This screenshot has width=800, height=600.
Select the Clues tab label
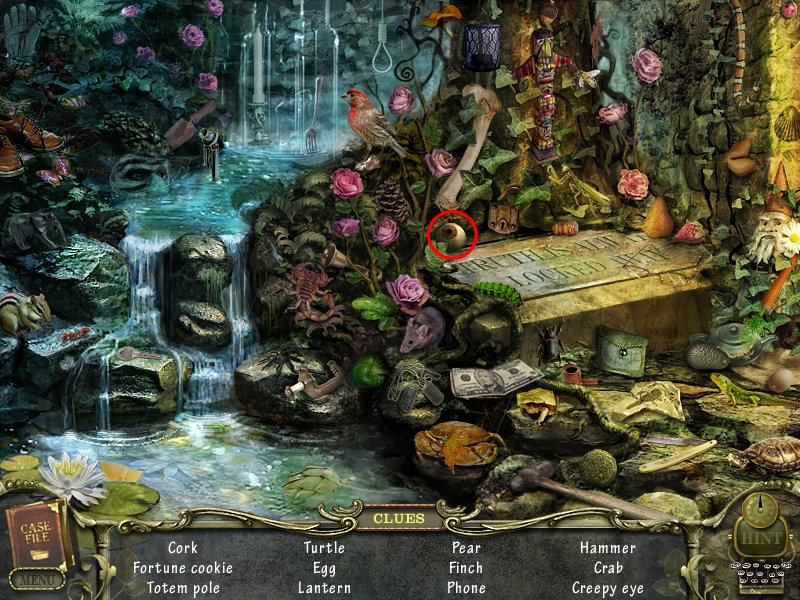[399, 518]
